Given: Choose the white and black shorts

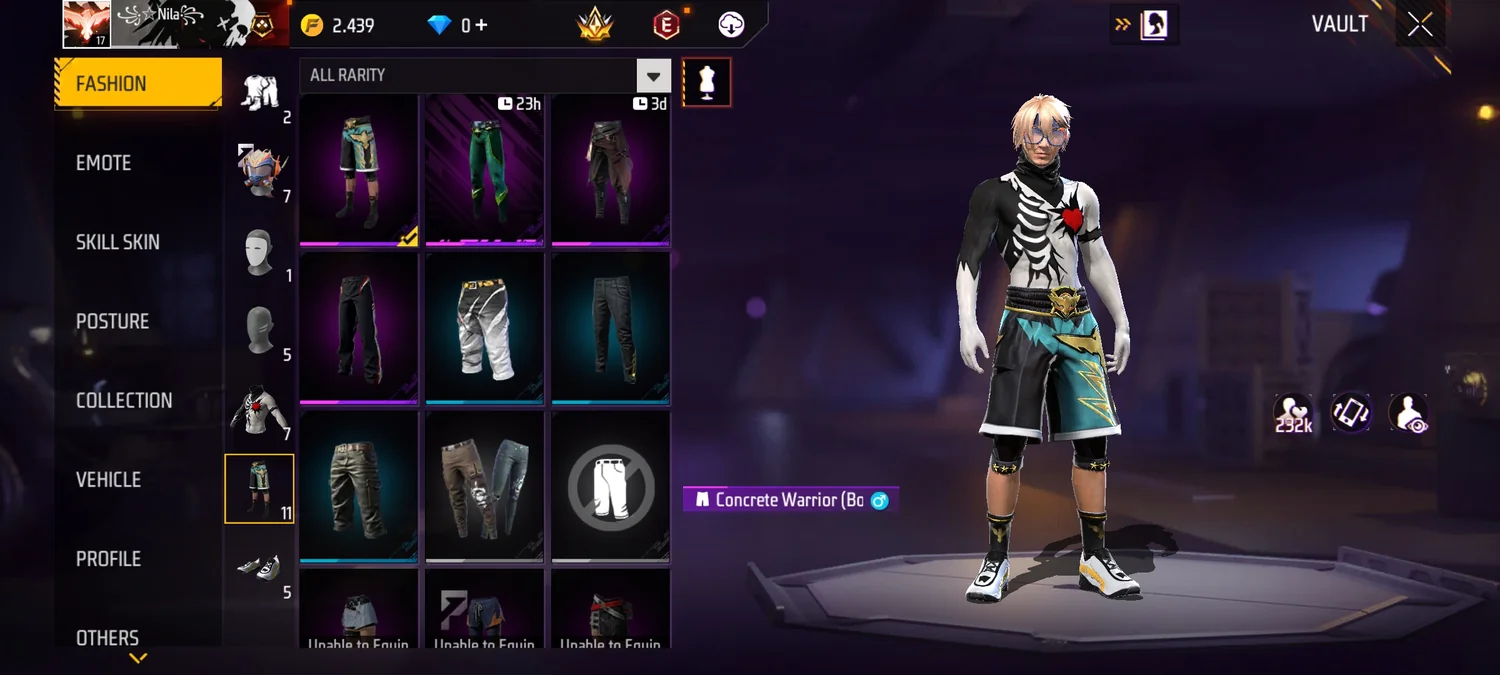Looking at the screenshot, I should [x=485, y=327].
